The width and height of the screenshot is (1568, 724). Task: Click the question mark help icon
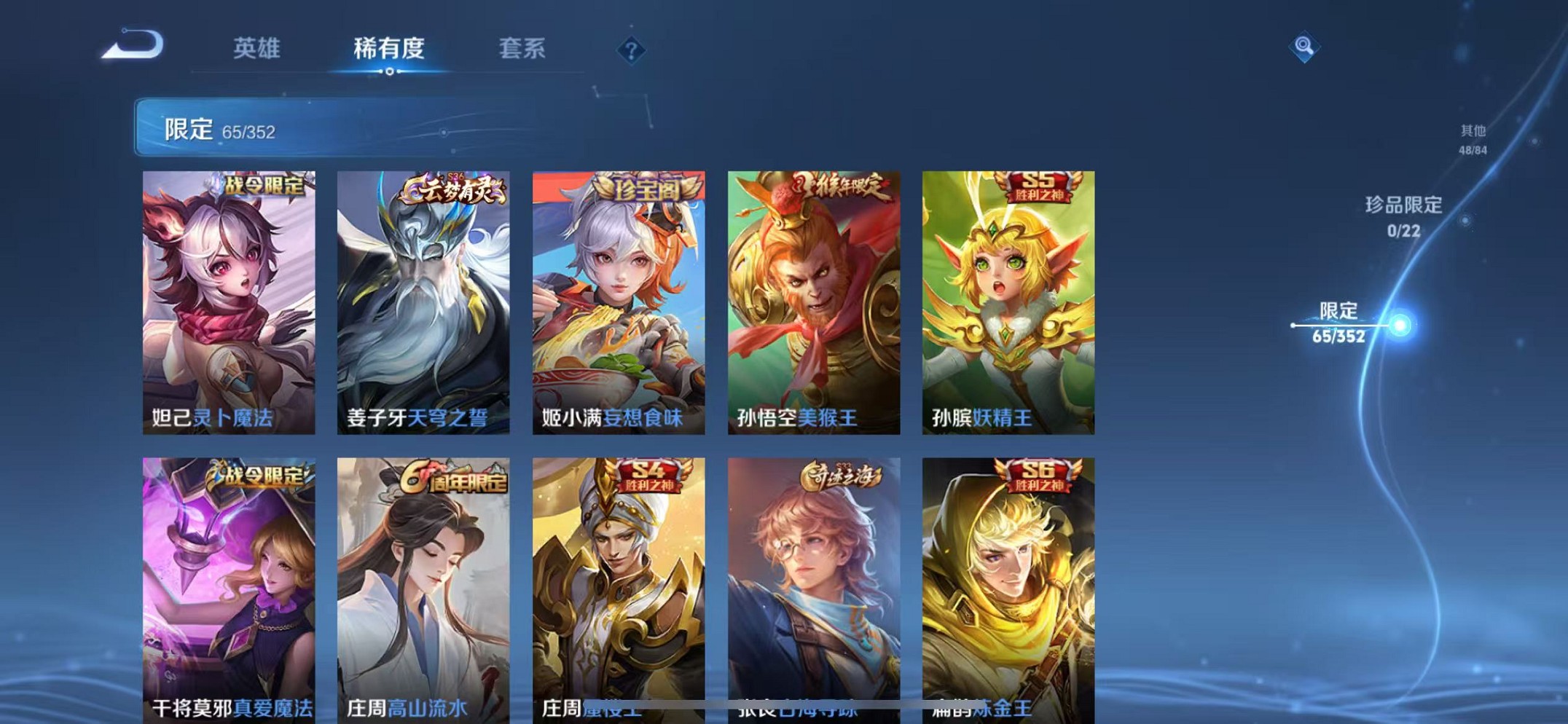click(631, 51)
